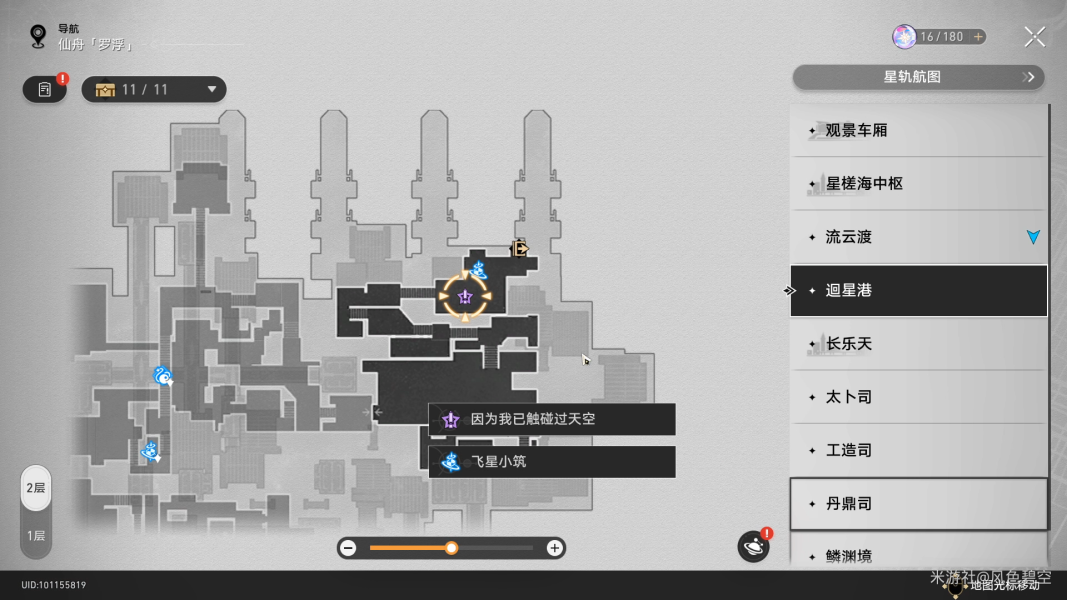
Task: Pick the 鳞渊境 list entry
Action: 918,555
